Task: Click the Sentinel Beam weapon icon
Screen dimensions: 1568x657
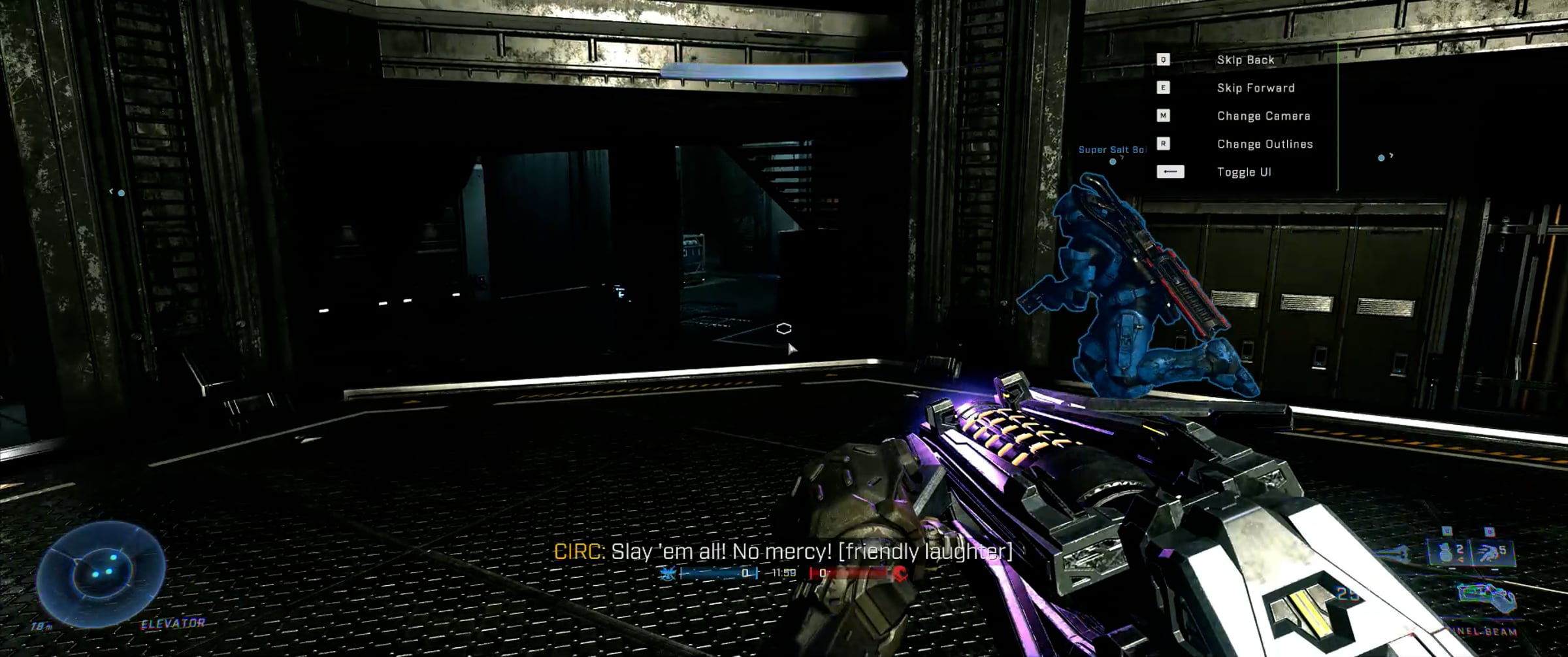Action: pos(1486,598)
